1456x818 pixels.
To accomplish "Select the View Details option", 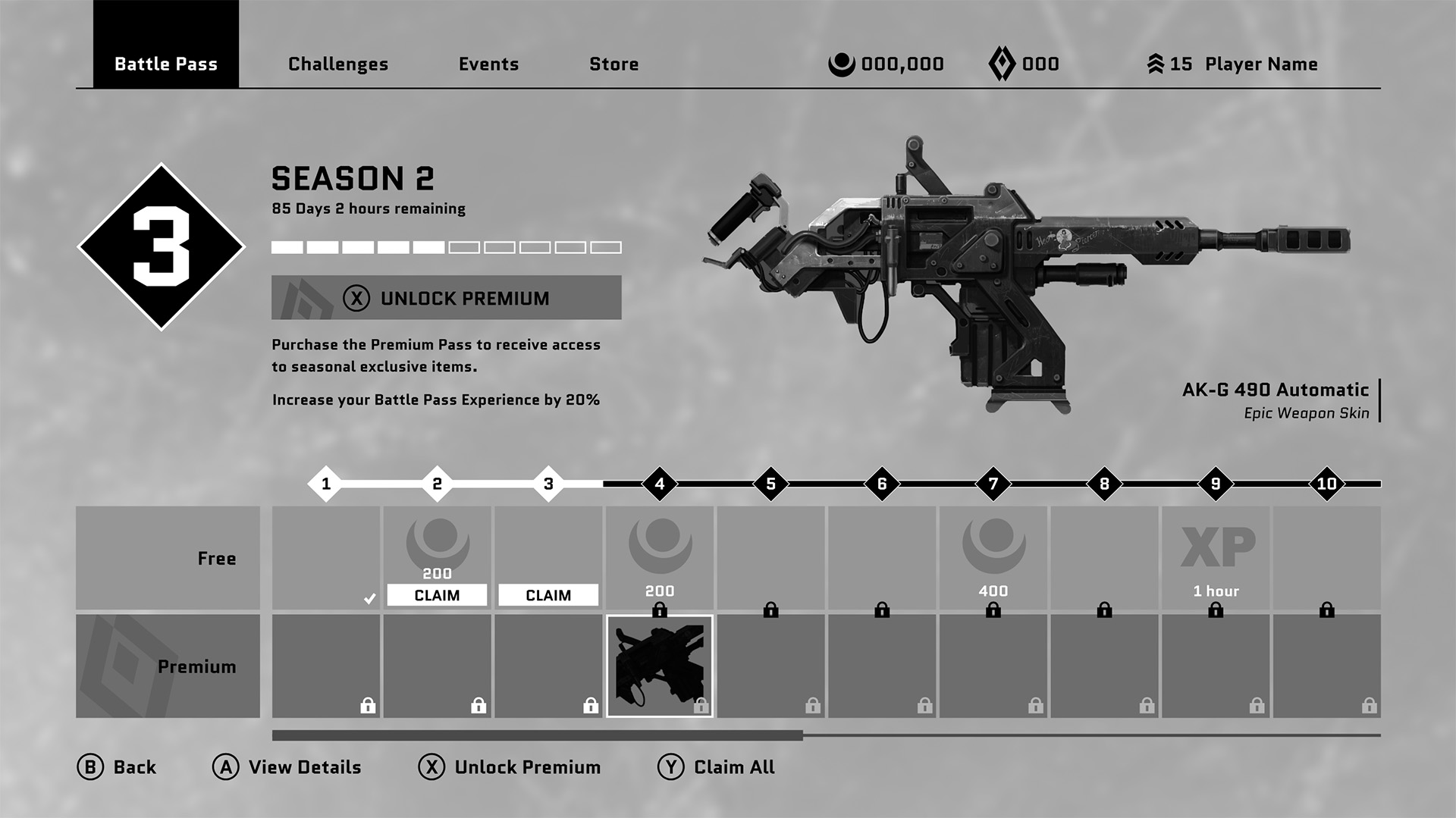I will (x=287, y=767).
